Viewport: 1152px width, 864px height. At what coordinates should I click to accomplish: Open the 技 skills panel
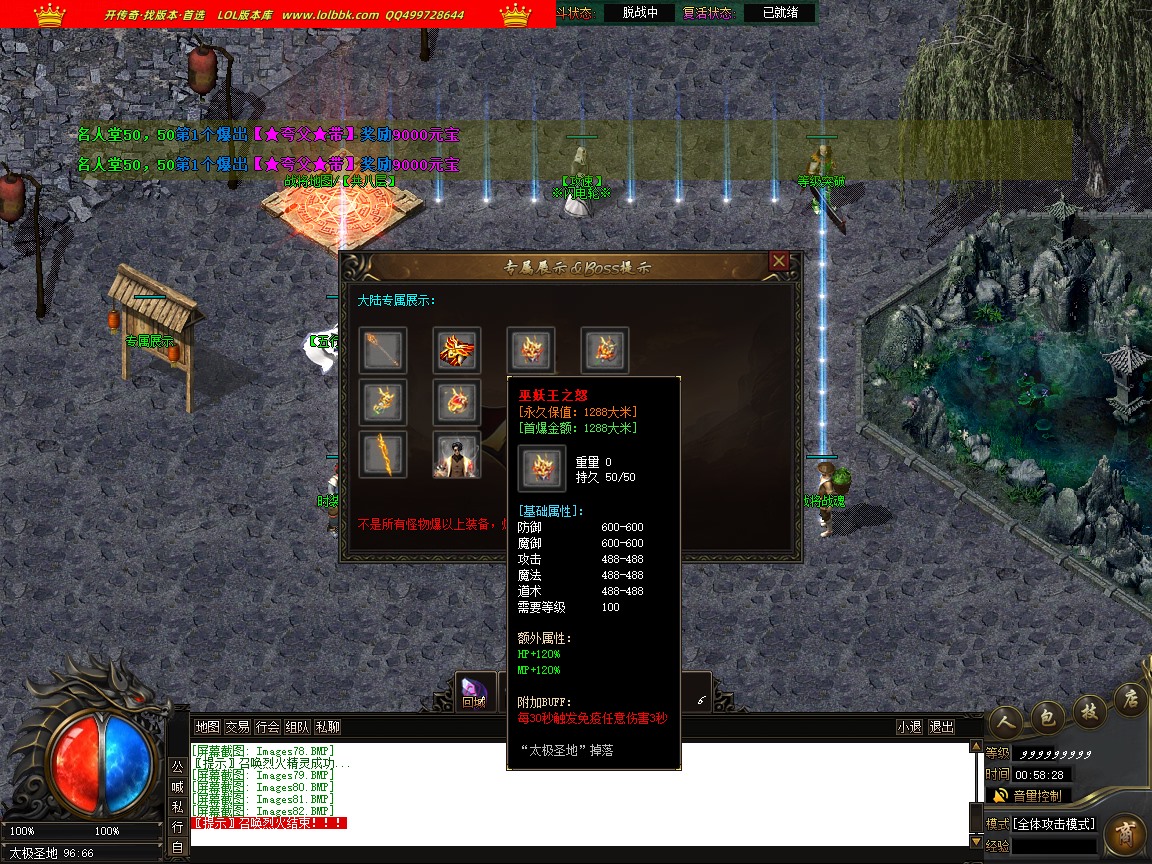tap(1088, 708)
